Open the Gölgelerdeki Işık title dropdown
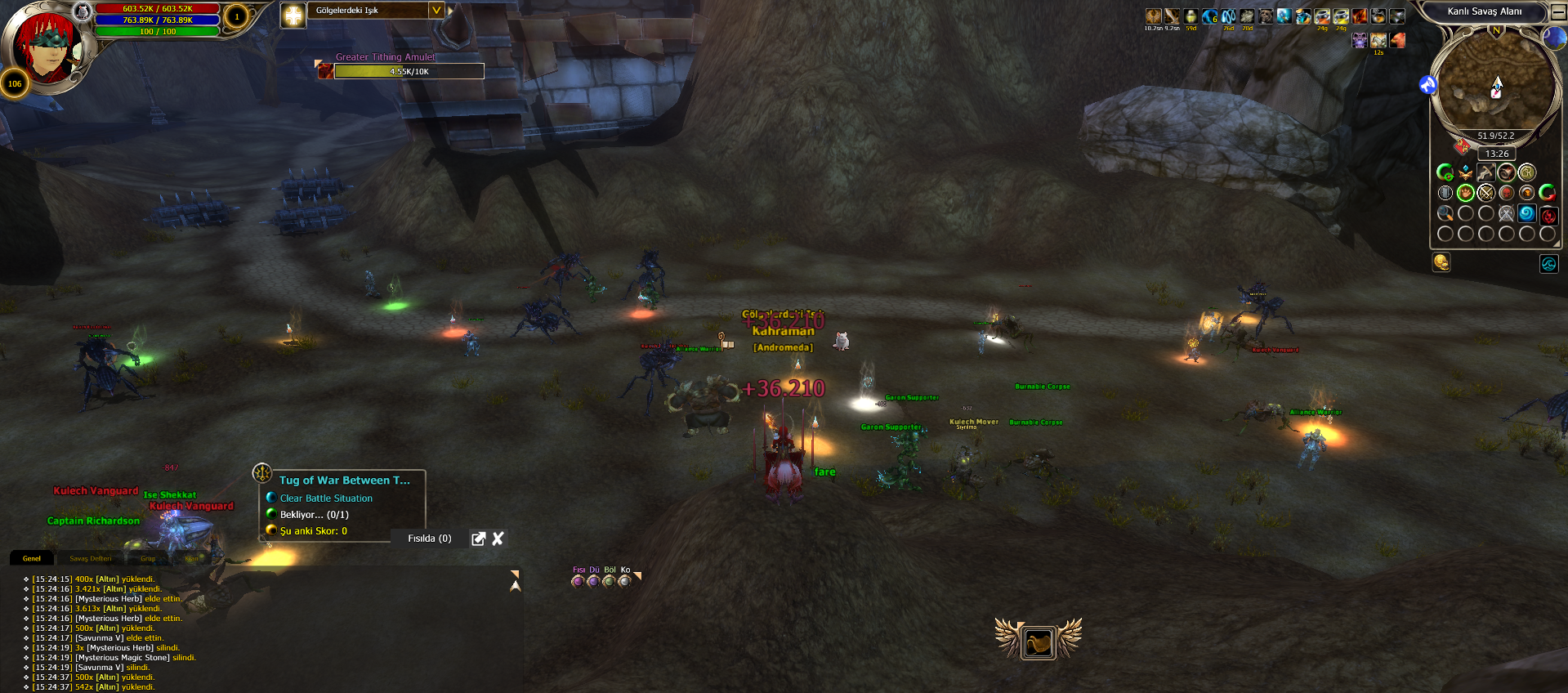This screenshot has width=1568, height=693. click(x=436, y=11)
